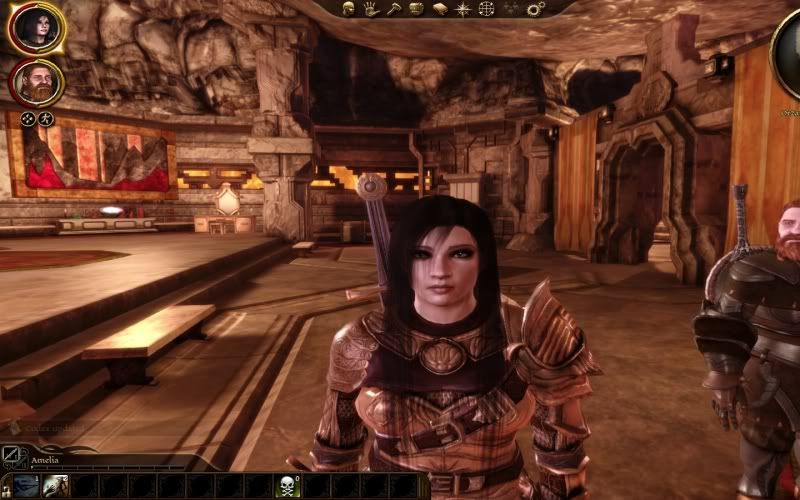Open the game options gear icon

[535, 9]
